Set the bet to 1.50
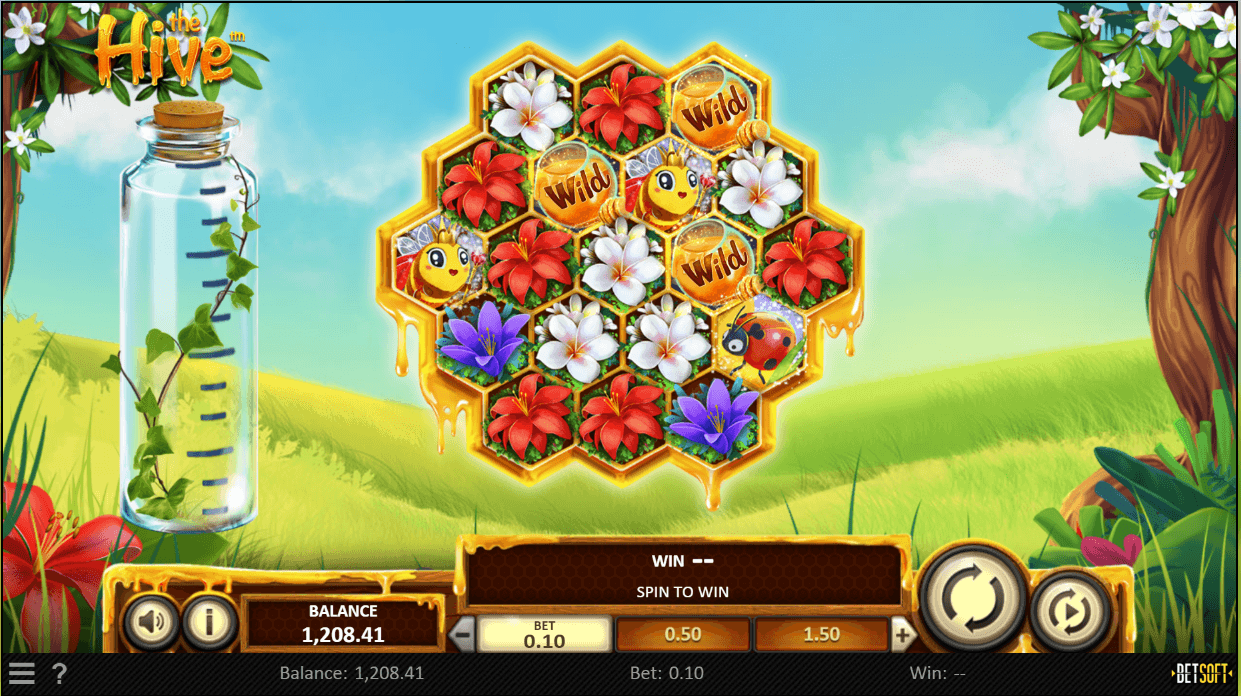This screenshot has width=1241, height=696. (821, 634)
